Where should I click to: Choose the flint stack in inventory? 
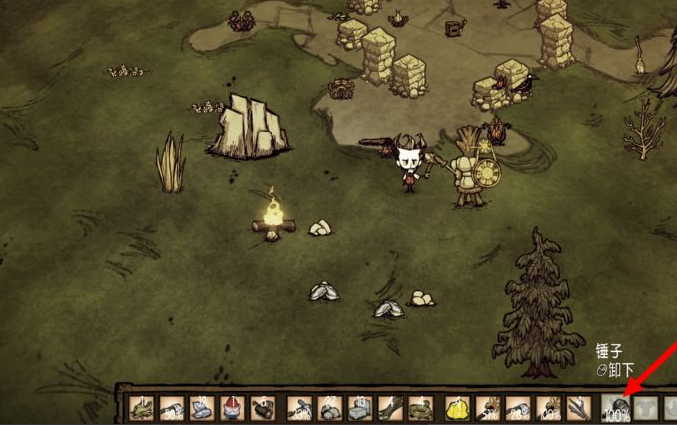coord(202,407)
